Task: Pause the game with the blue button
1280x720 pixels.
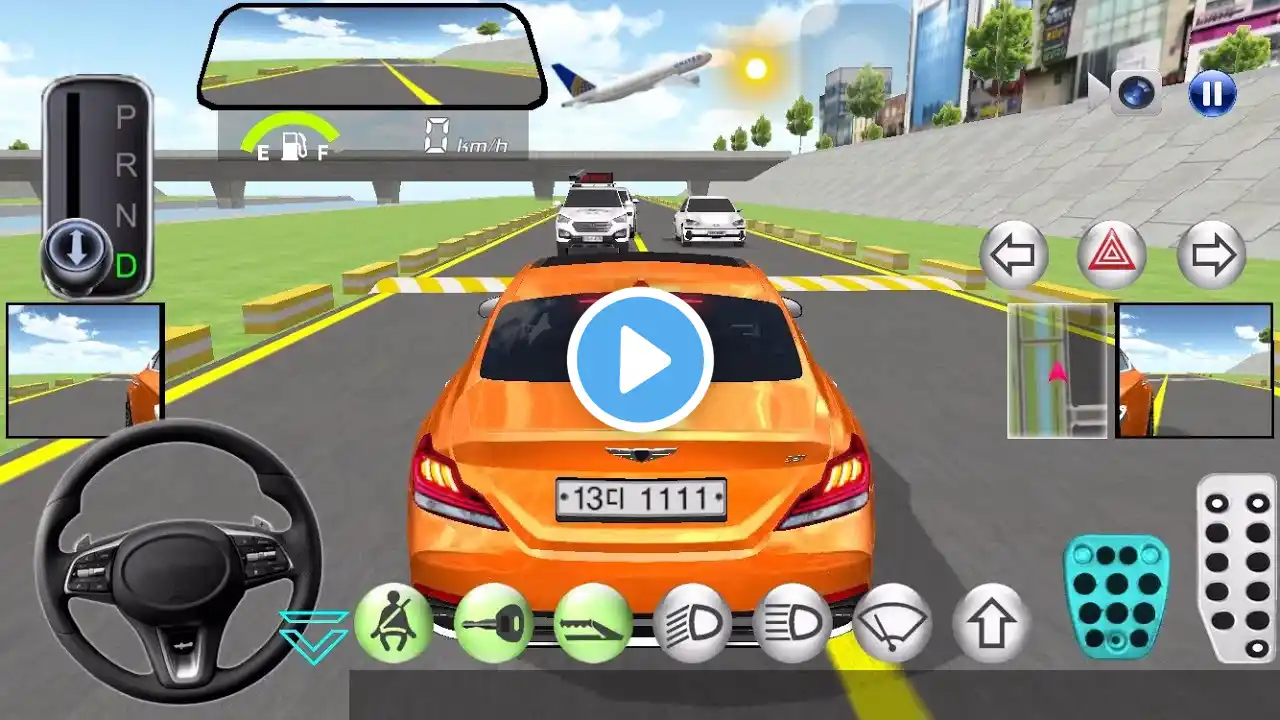Action: point(1212,94)
